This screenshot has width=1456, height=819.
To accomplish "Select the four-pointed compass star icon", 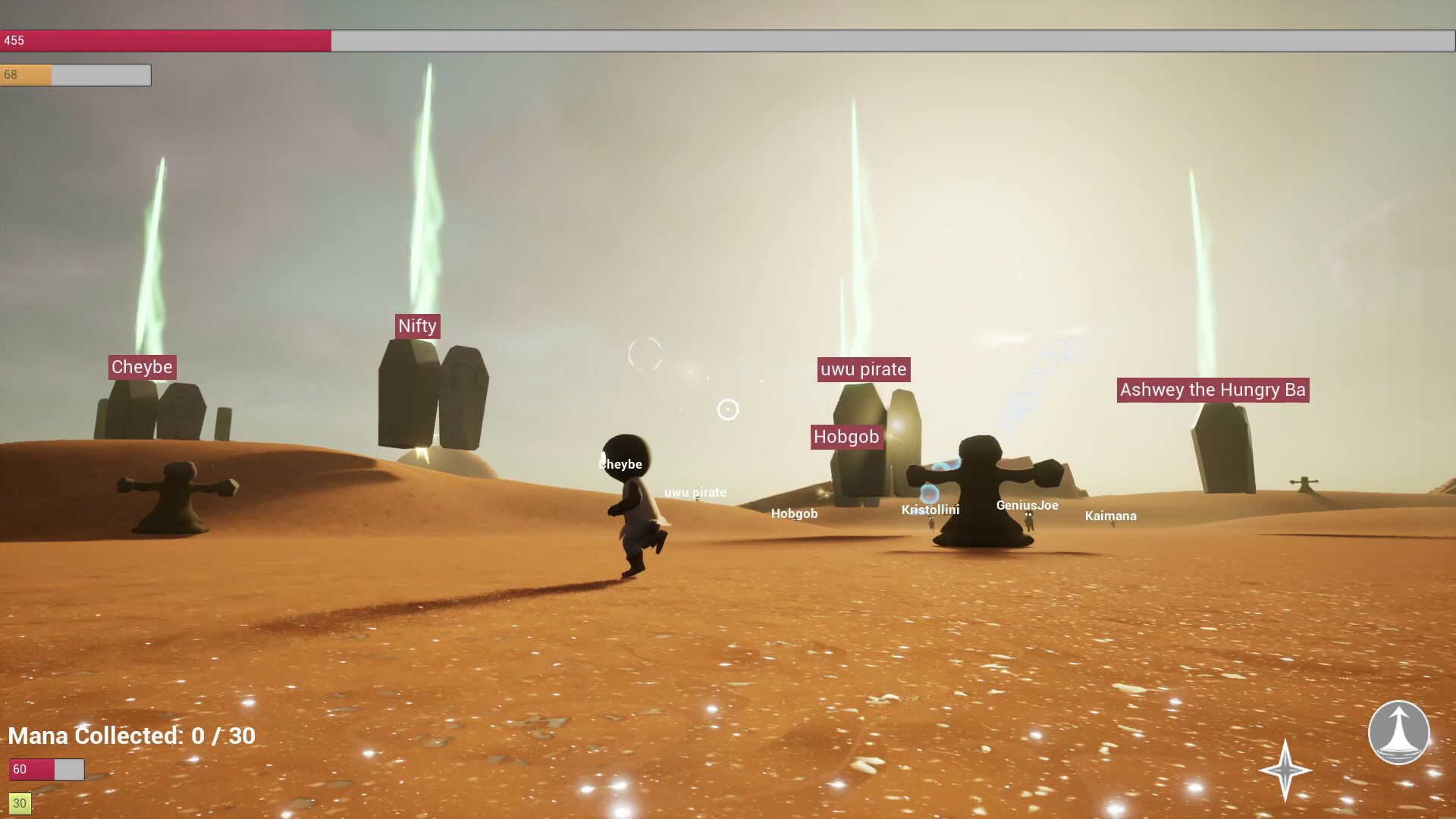I will 1286,770.
